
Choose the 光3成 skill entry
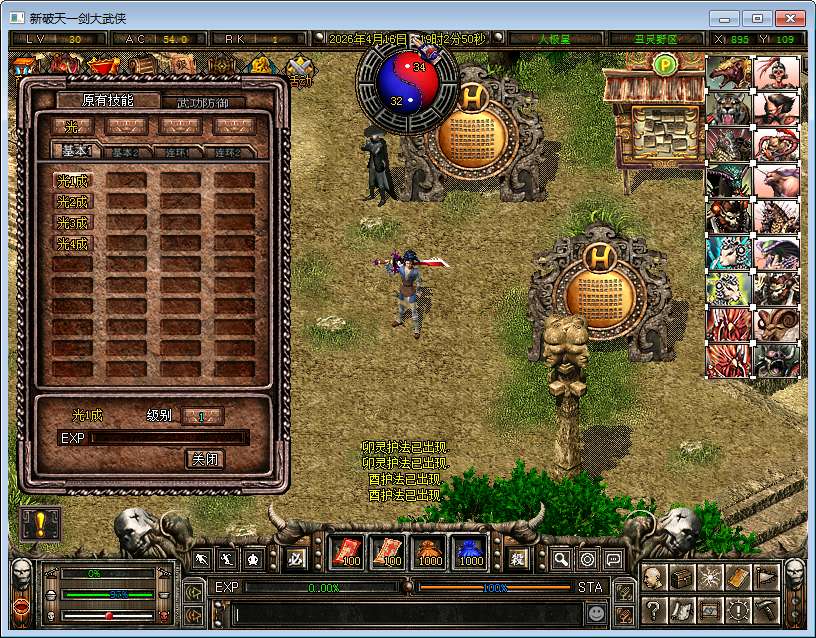click(x=73, y=223)
